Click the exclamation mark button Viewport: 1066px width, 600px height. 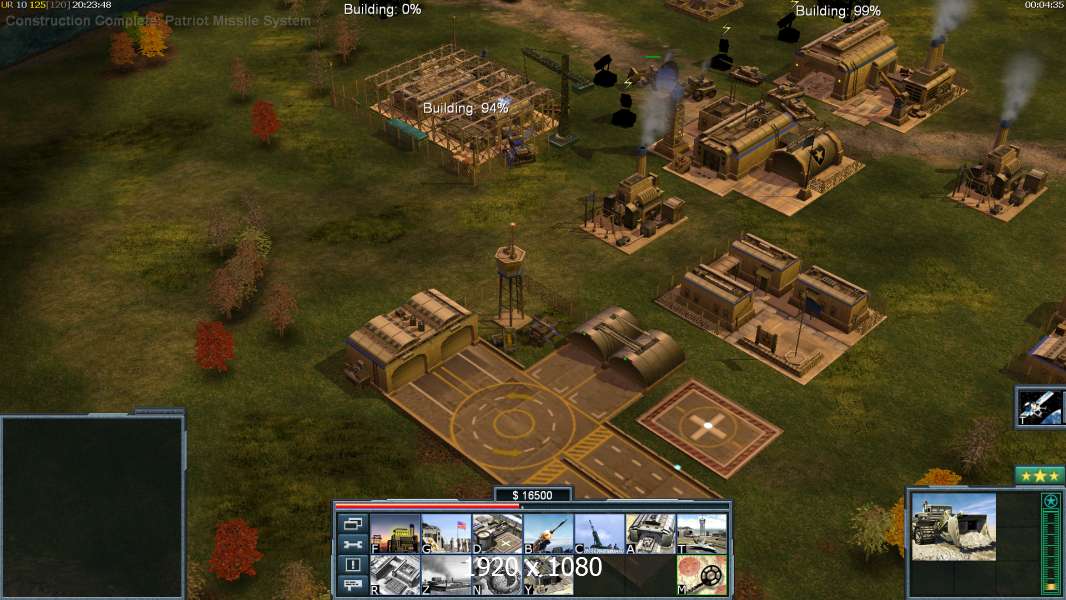352,565
